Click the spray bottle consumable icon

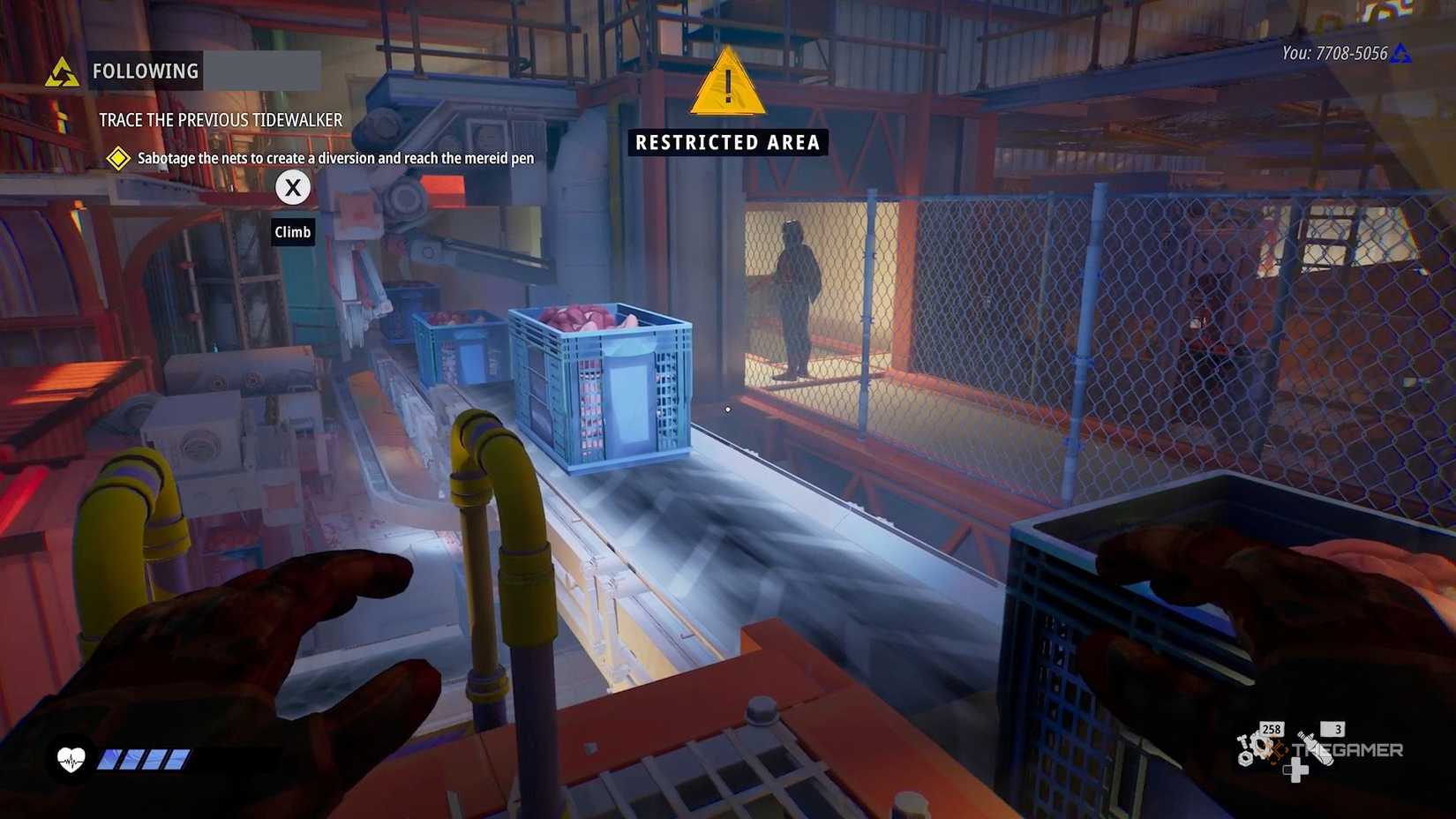pos(1315,748)
